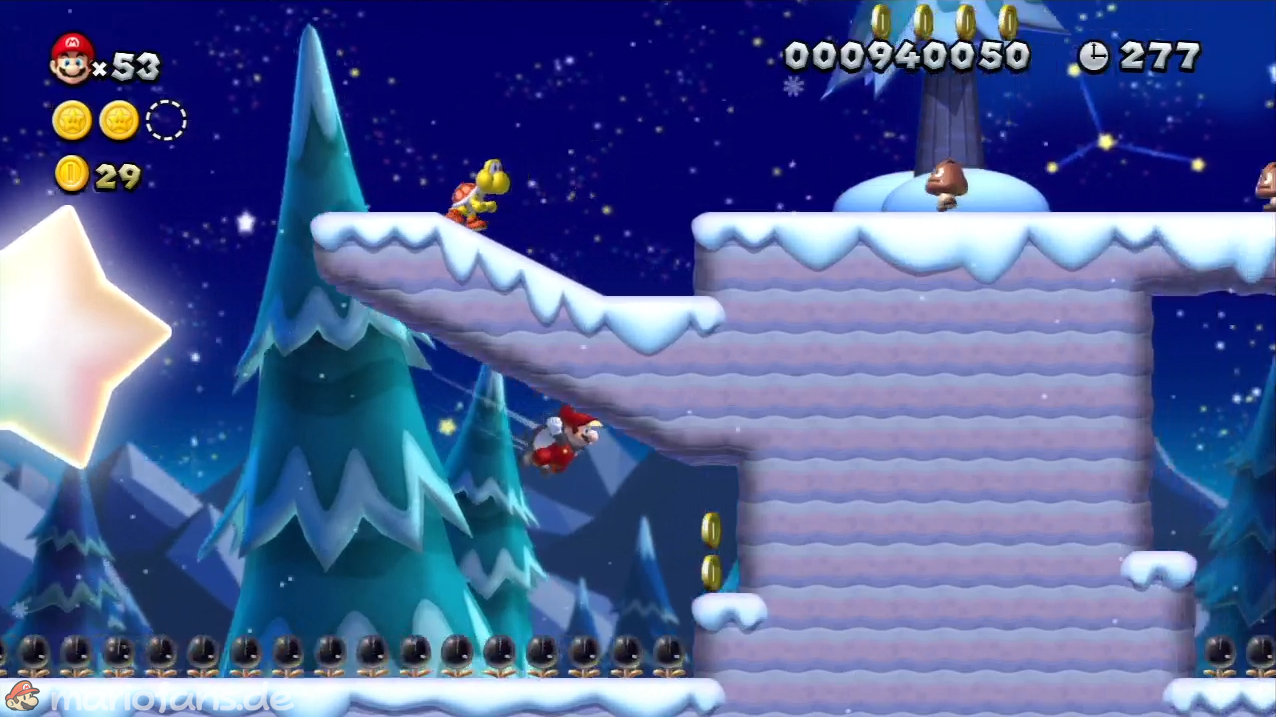The width and height of the screenshot is (1276, 717).
Task: Select the empty dashed star coin slot
Action: (166, 121)
